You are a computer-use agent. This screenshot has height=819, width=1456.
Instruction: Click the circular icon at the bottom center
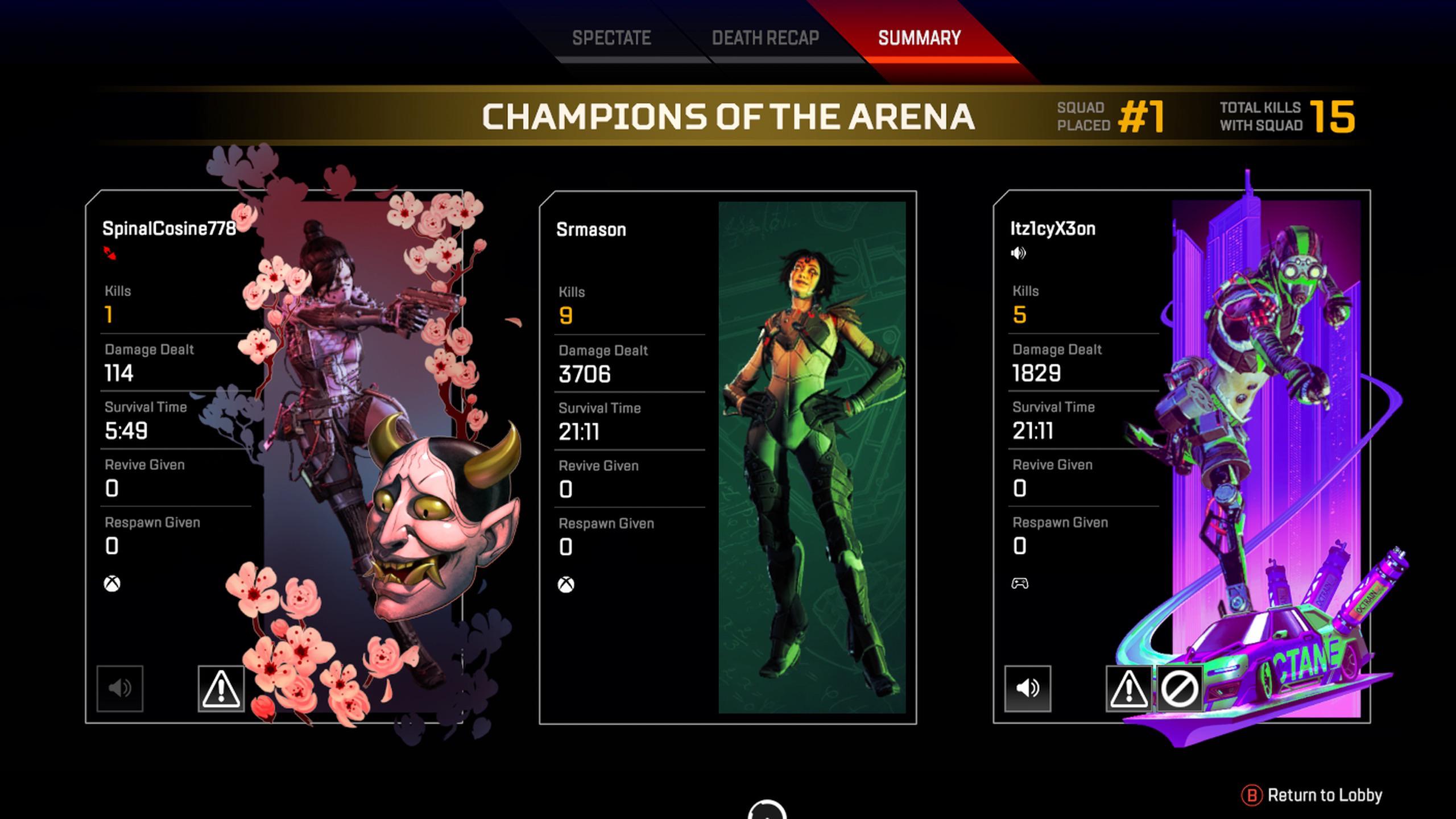pos(768,813)
